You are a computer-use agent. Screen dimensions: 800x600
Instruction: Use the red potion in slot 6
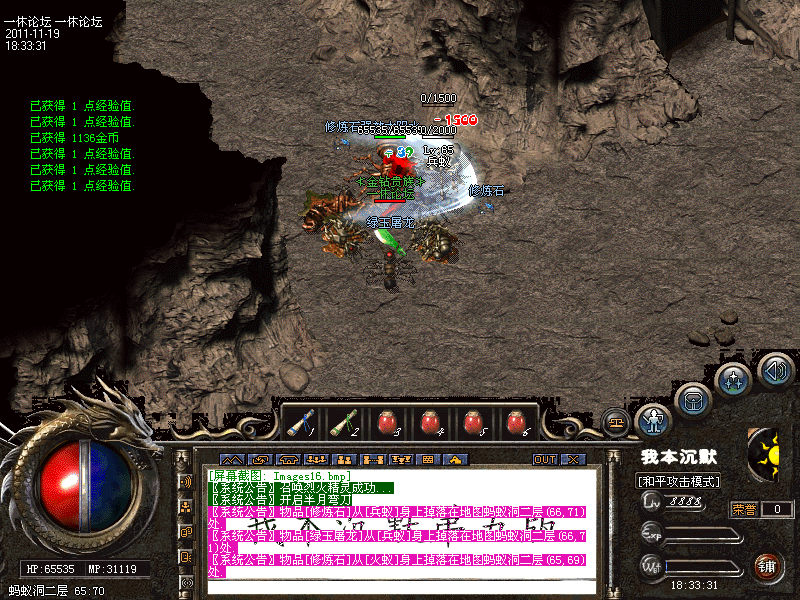[x=516, y=423]
